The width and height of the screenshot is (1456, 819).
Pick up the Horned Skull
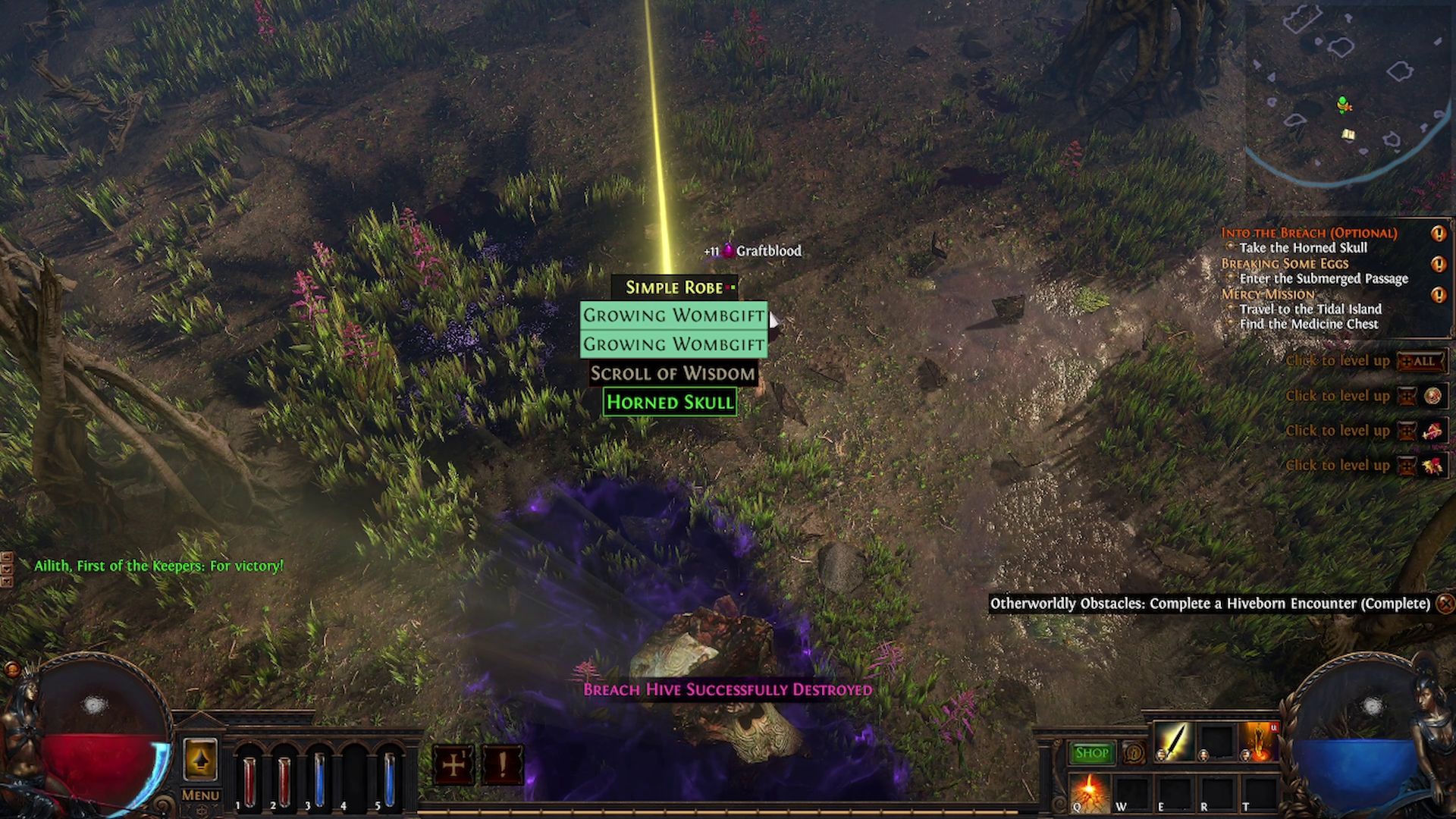pyautogui.click(x=670, y=402)
